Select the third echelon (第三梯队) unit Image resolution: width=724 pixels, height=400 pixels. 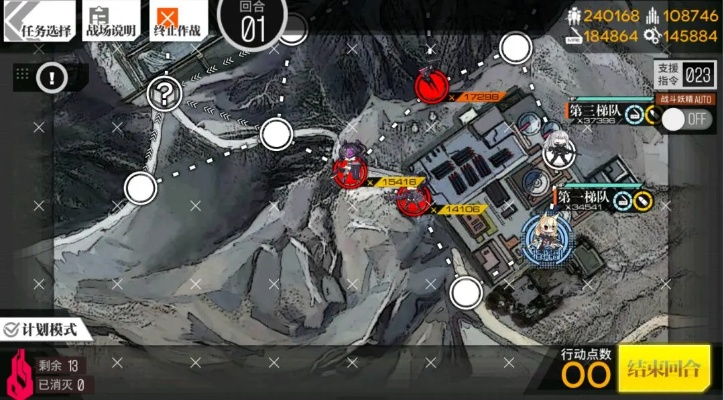tap(556, 148)
